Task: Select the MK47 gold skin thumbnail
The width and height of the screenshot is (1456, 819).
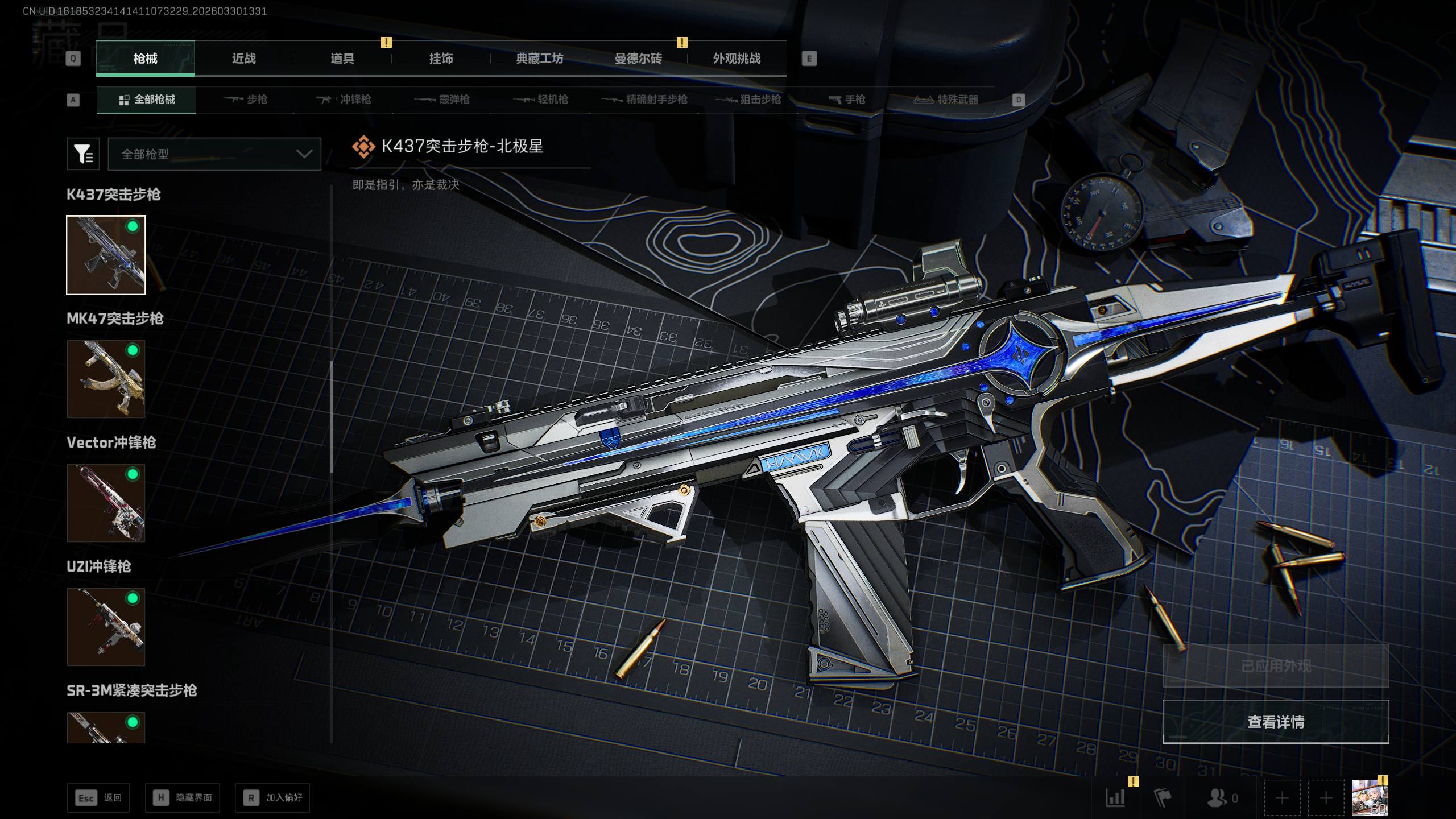Action: point(106,379)
